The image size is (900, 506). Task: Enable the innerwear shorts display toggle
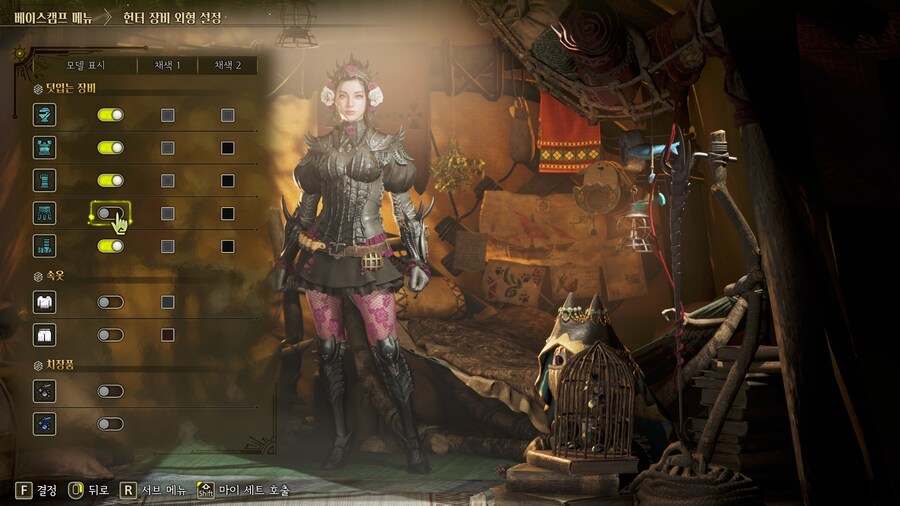[110, 335]
